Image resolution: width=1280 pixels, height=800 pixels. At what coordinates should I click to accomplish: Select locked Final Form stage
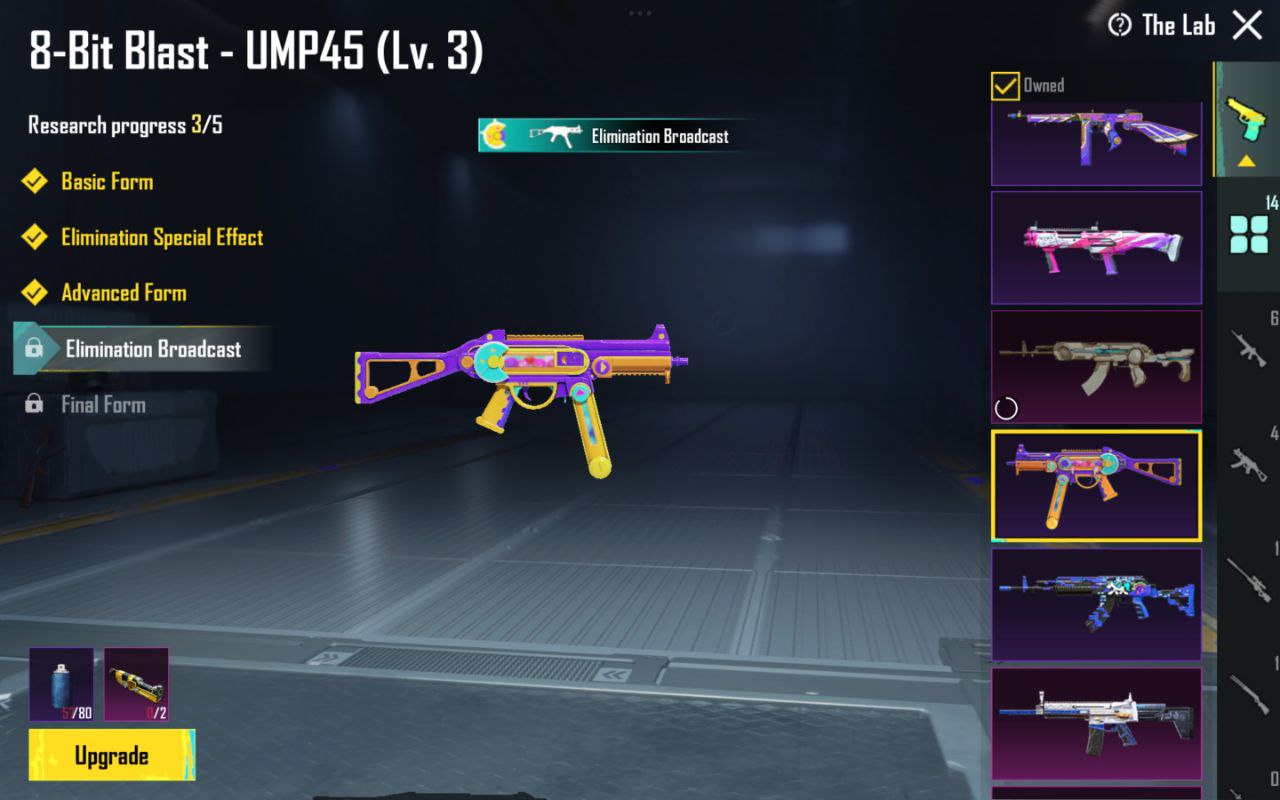coord(103,405)
